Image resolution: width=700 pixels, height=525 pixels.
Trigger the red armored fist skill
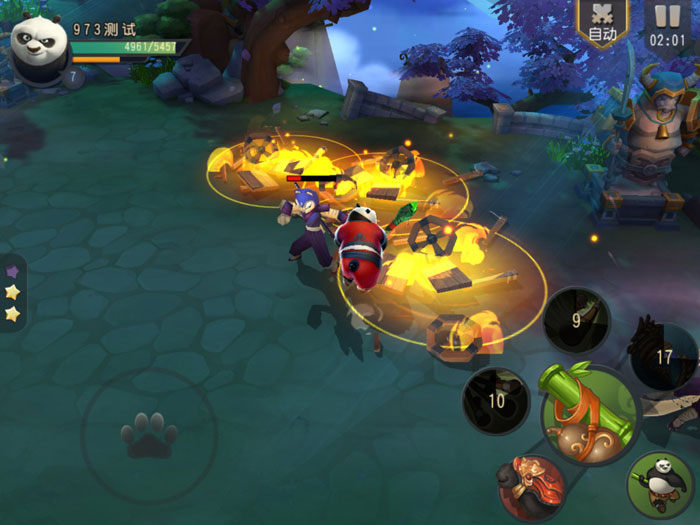531,487
